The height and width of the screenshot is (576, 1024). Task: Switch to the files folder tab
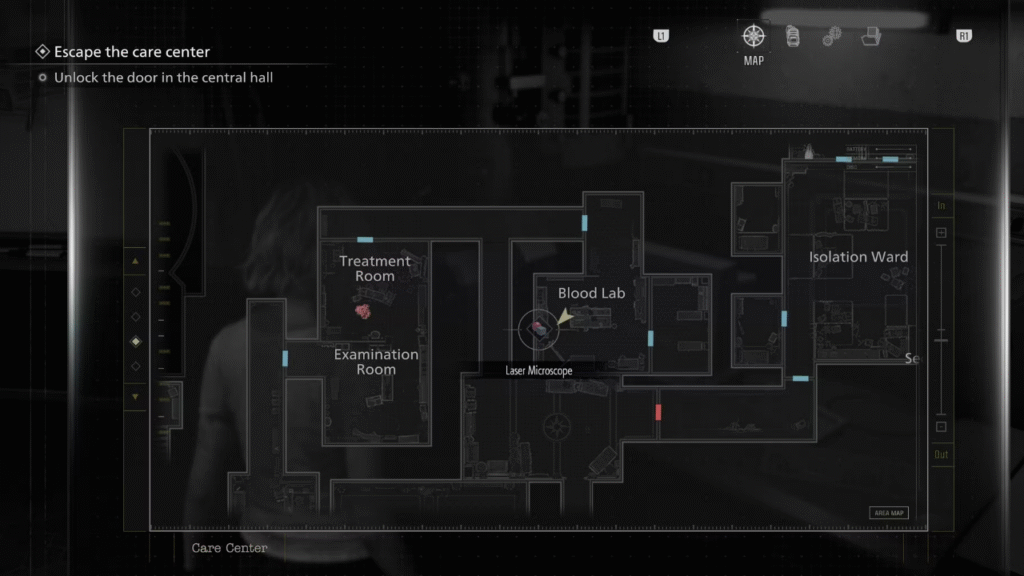pyautogui.click(x=872, y=37)
